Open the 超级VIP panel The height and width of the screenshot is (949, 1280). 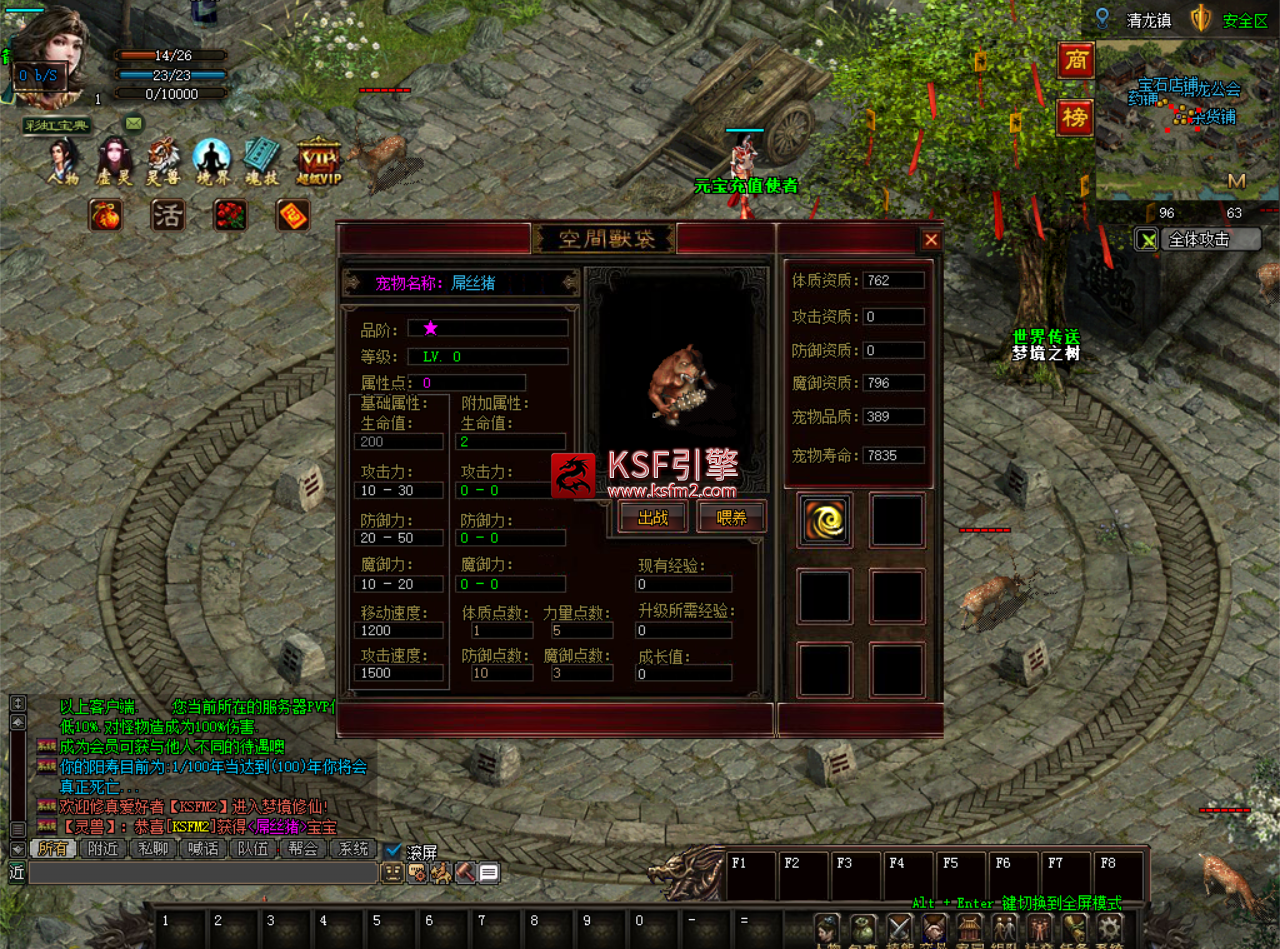click(x=319, y=160)
